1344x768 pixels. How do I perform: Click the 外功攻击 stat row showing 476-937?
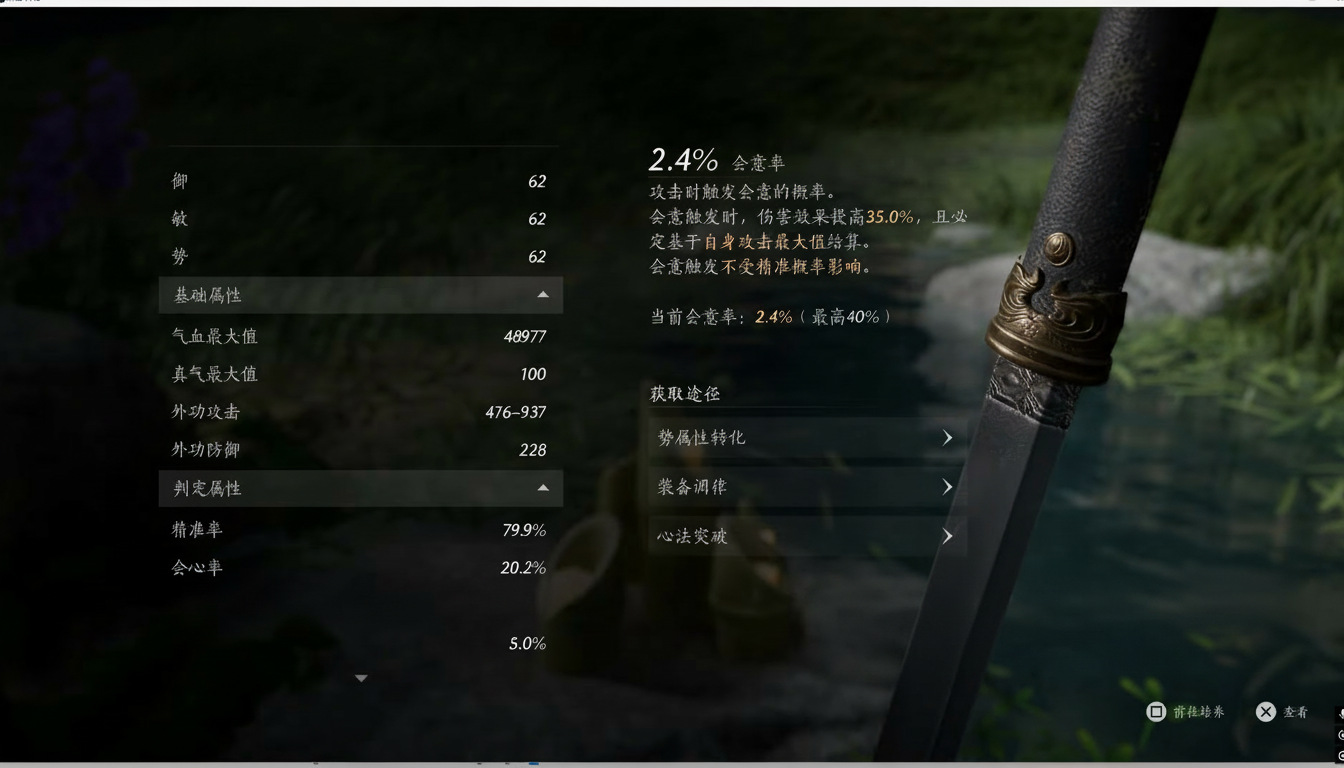[360, 411]
